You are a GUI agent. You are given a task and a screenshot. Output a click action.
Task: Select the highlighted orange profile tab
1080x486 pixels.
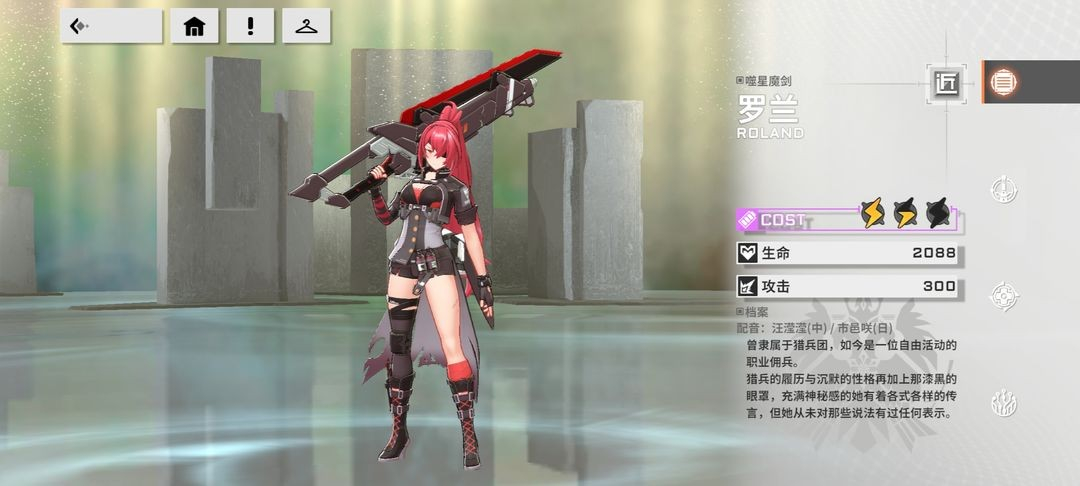(x=1001, y=82)
